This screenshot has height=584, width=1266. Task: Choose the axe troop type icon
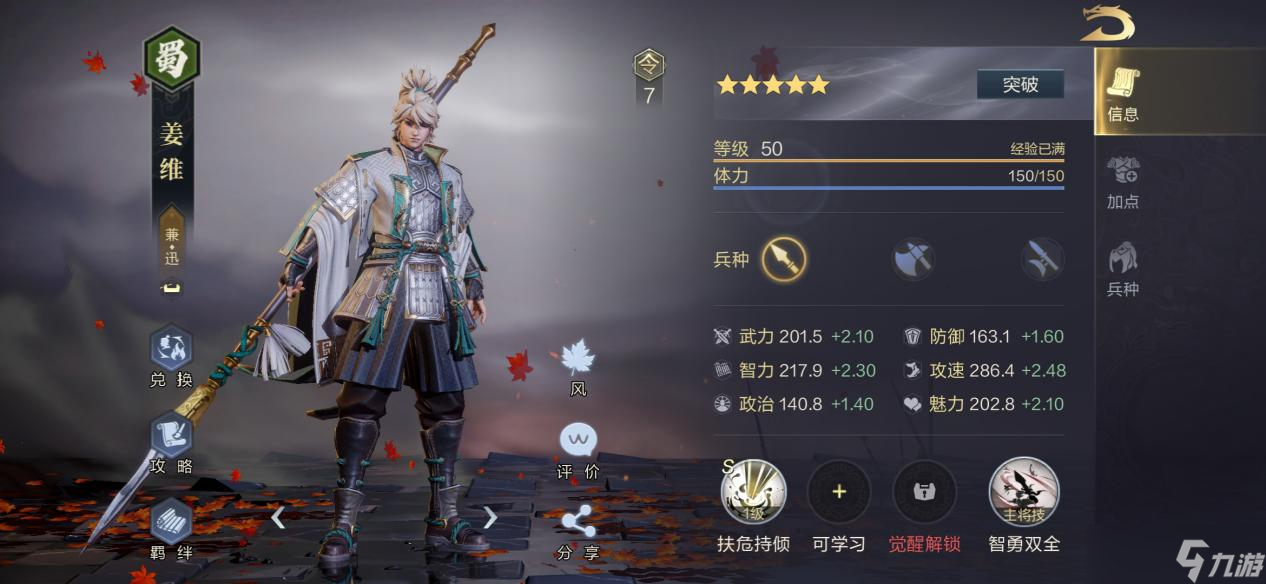click(x=913, y=260)
